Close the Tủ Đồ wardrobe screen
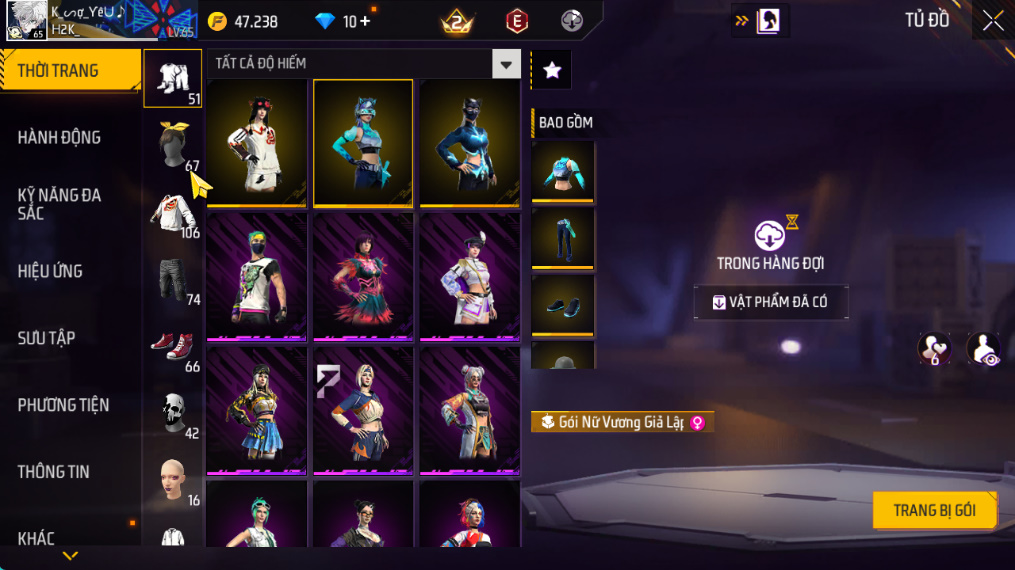The width and height of the screenshot is (1015, 570). click(992, 20)
